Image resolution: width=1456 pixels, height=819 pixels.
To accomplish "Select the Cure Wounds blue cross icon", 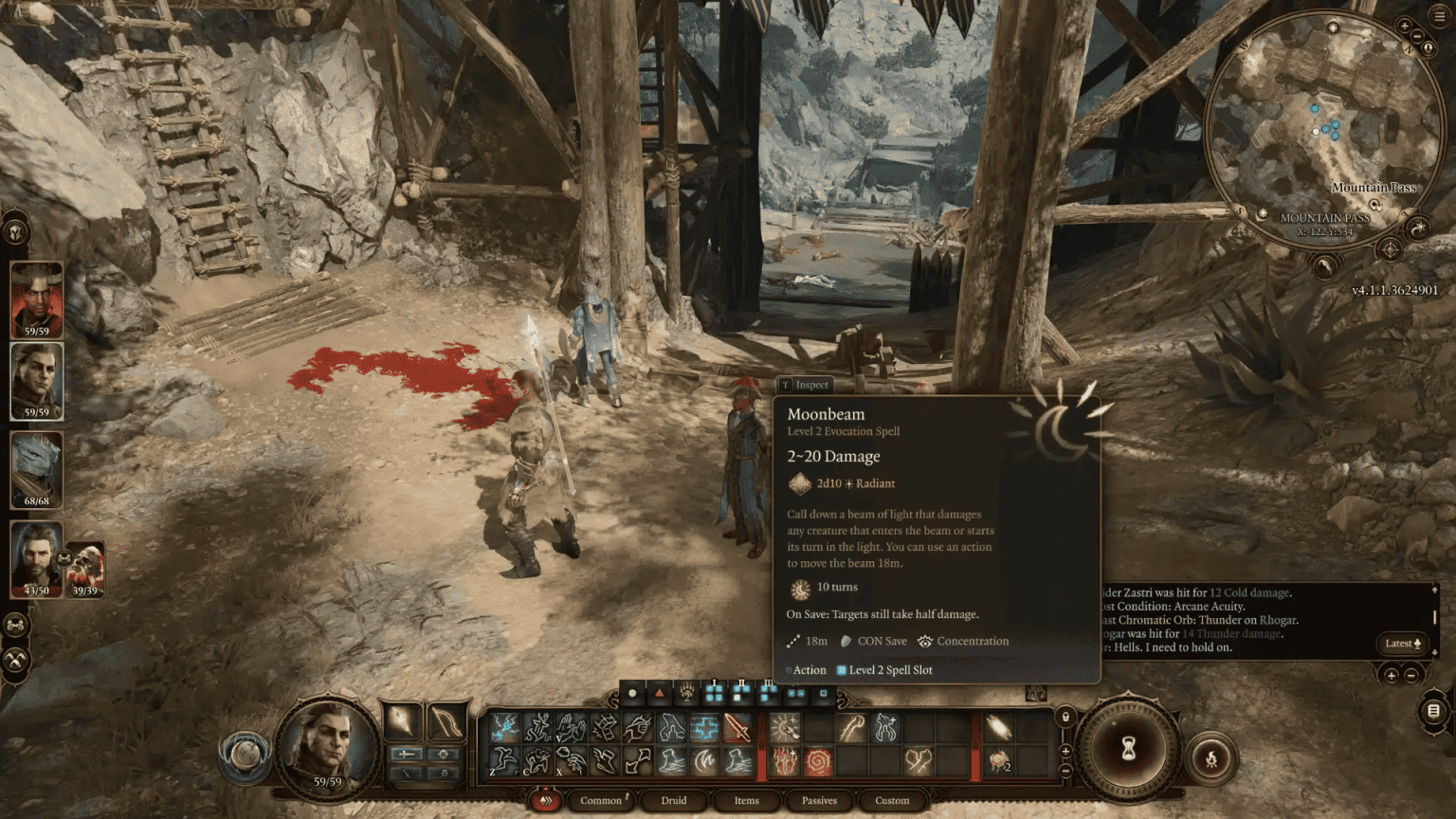I will point(705,725).
